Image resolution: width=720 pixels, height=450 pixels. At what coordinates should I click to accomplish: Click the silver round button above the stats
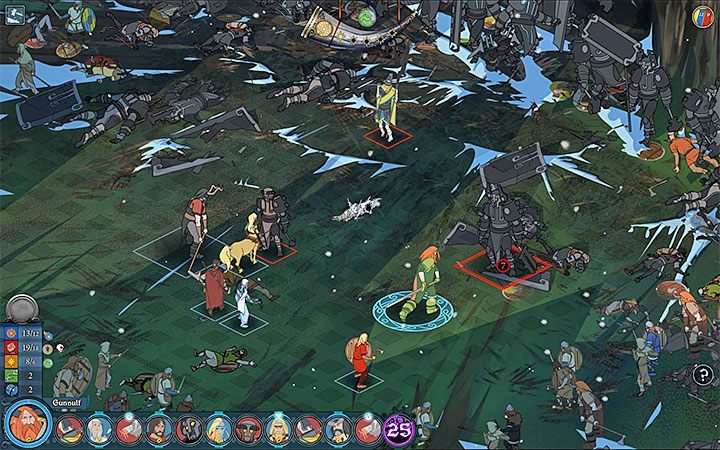(21, 308)
